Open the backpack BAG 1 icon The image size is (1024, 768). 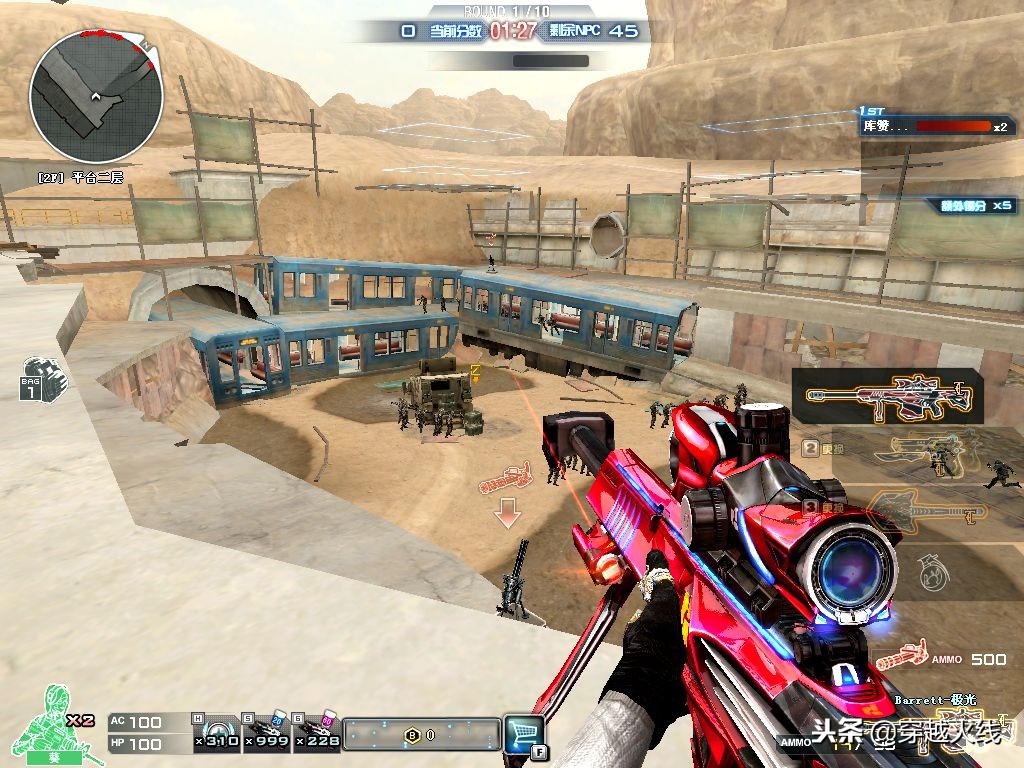pos(42,377)
